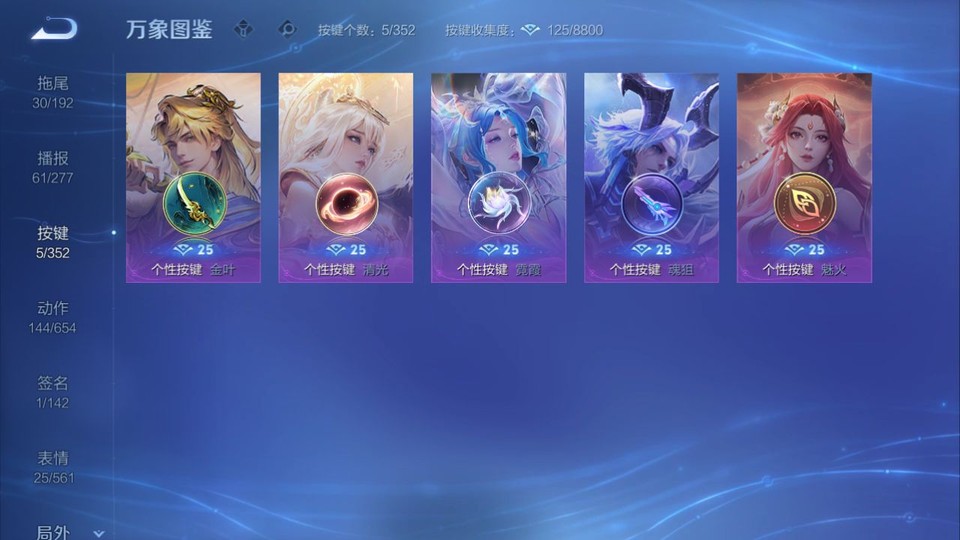This screenshot has height=540, width=960.
Task: Choose the 清光 button skin card
Action: [x=346, y=178]
